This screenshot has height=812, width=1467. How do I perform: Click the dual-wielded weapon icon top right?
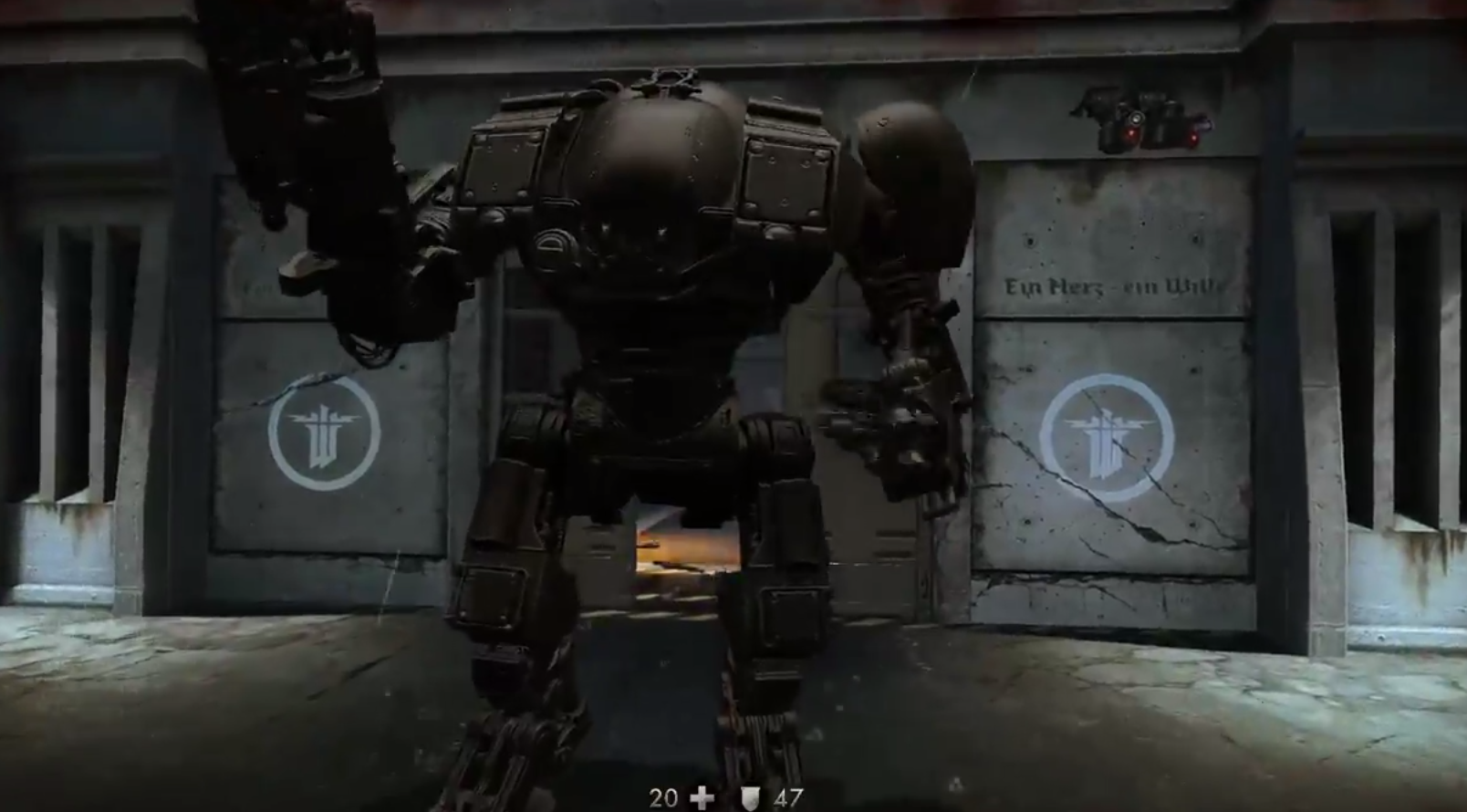tap(1145, 123)
